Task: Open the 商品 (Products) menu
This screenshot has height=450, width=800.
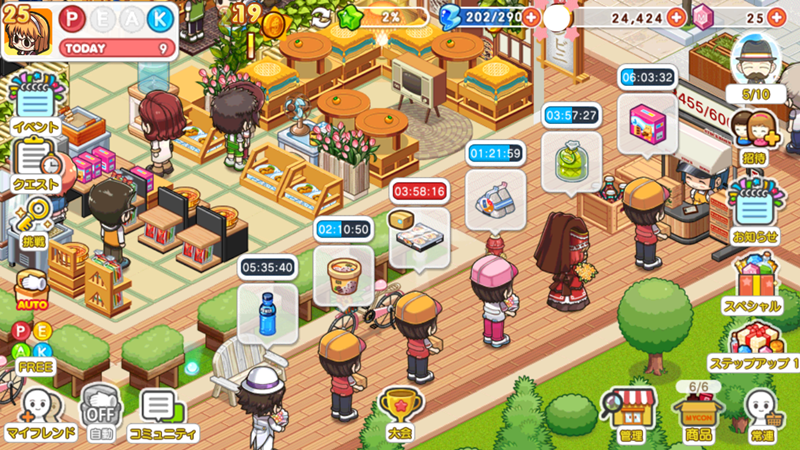Action: [699, 411]
